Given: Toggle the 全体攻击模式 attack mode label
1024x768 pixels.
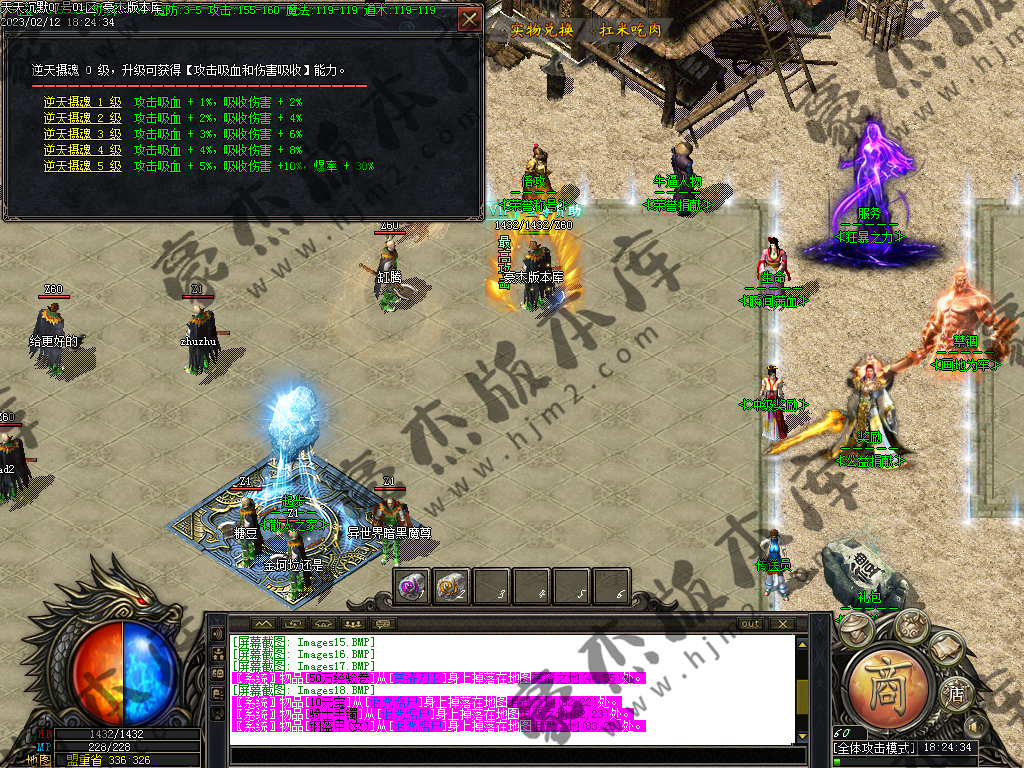Looking at the screenshot, I should 873,748.
